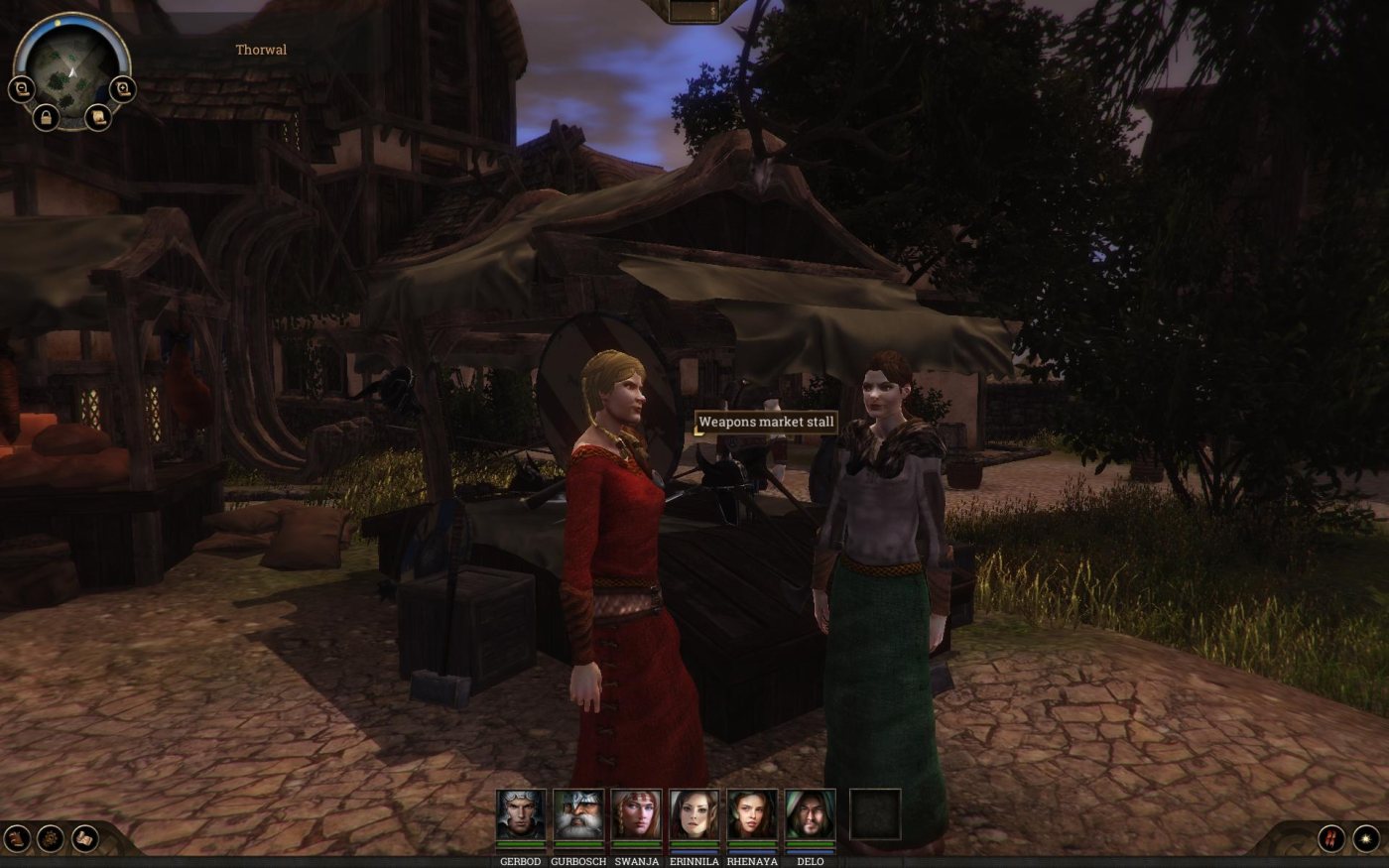Zoom in the minimap with the plus scroll
The height and width of the screenshot is (868, 1389).
point(121,90)
